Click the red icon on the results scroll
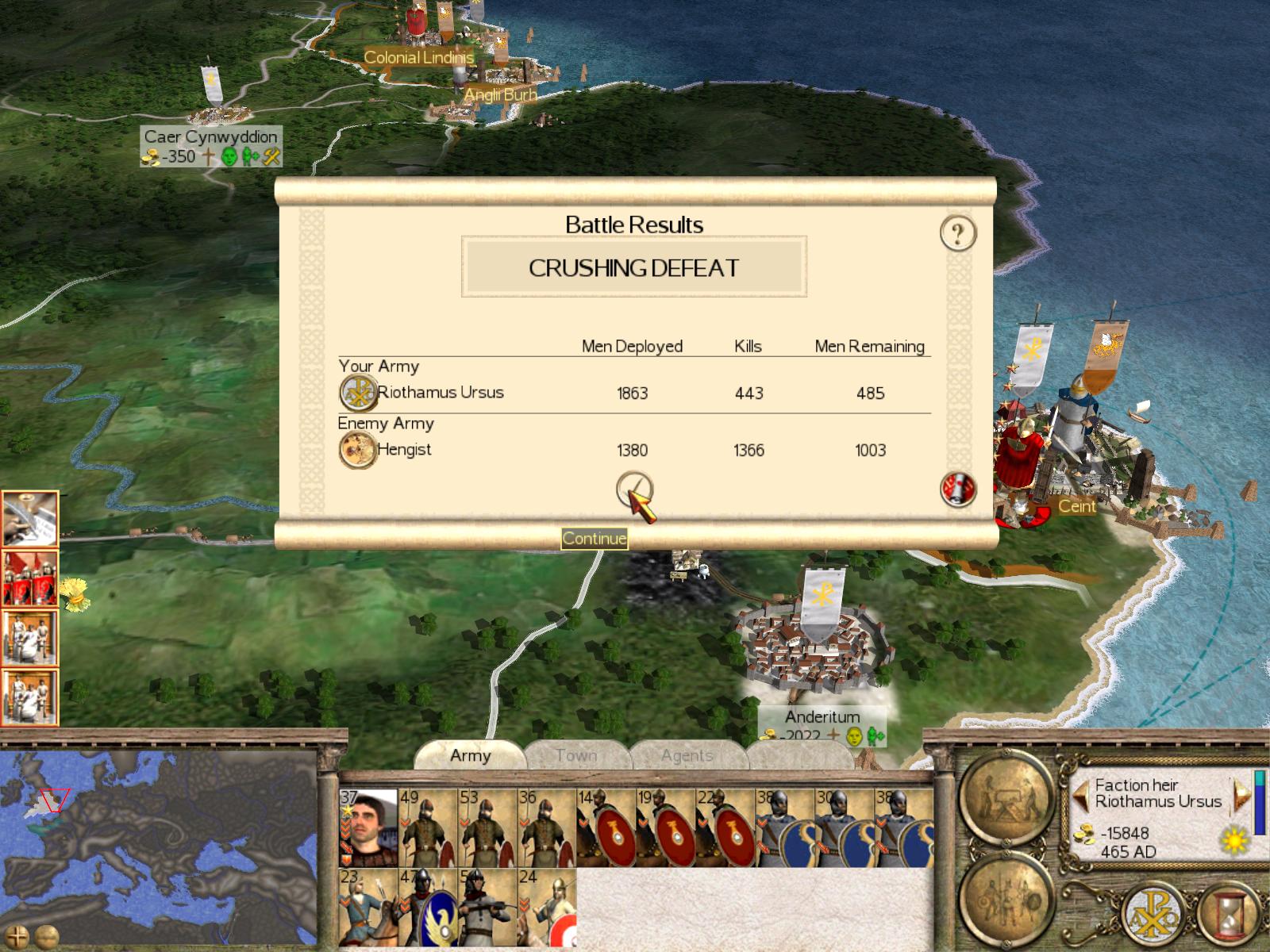 point(958,489)
